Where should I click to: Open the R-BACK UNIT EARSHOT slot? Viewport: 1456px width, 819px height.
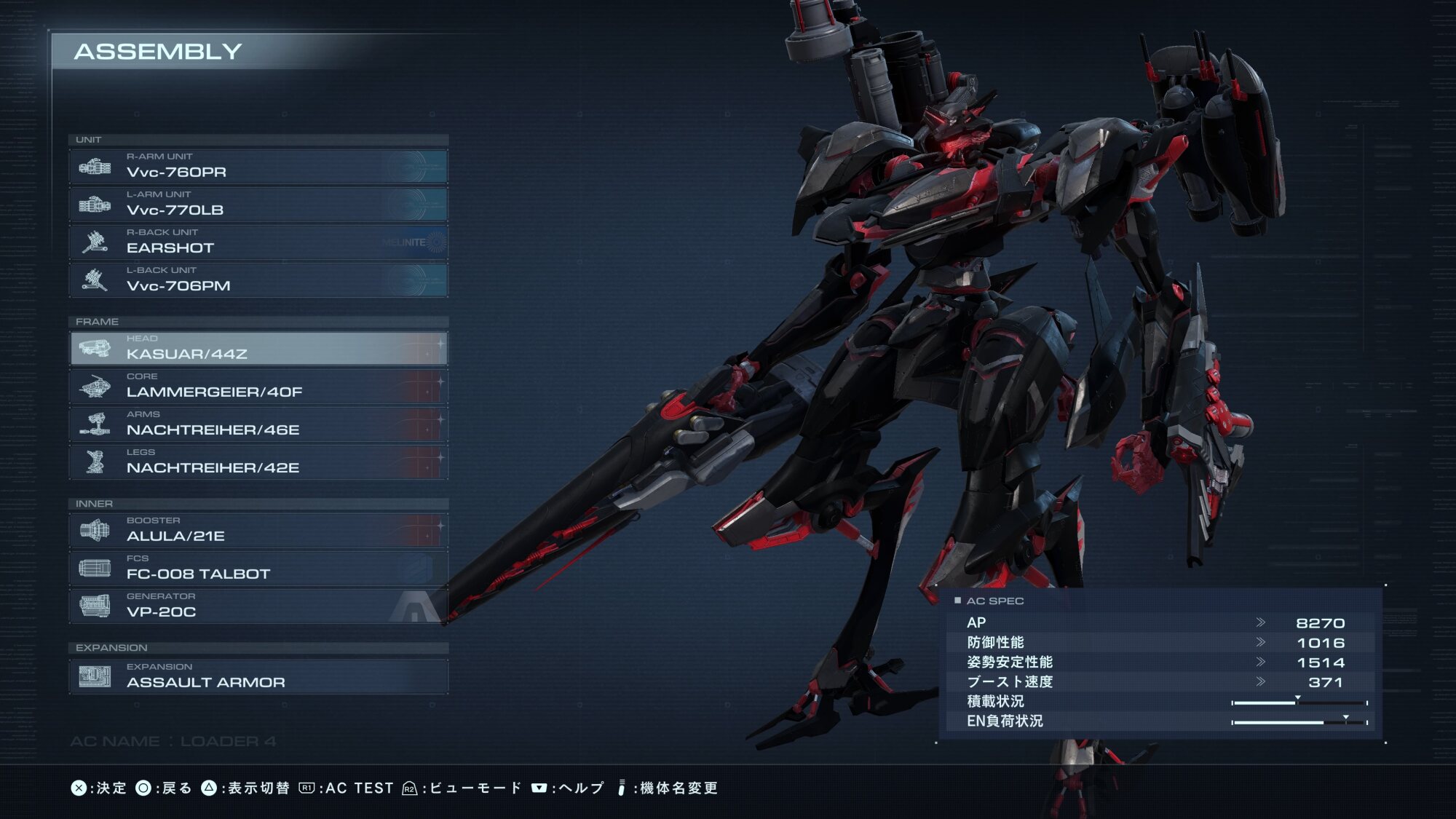pos(258,242)
